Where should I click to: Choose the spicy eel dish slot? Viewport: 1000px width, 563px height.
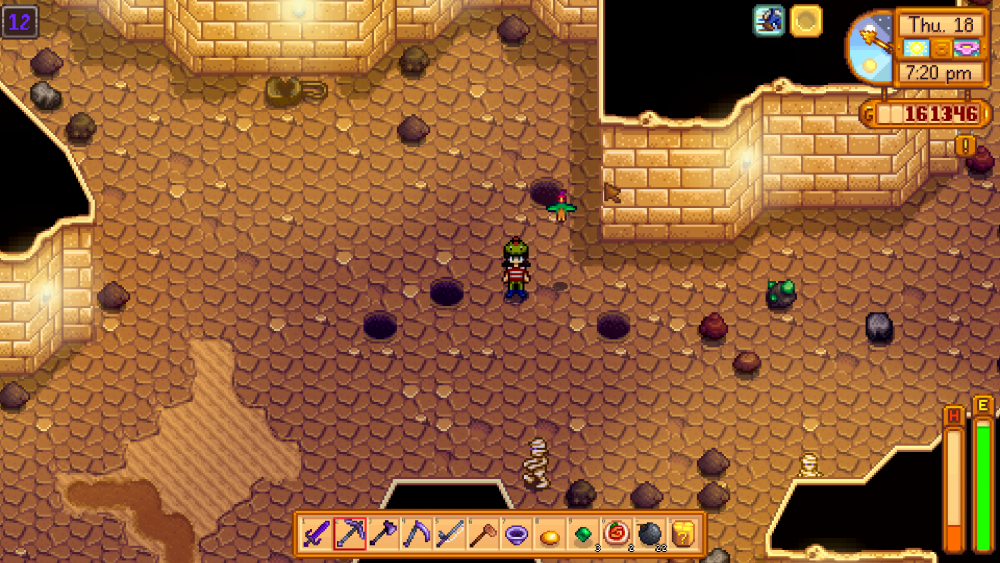point(616,533)
